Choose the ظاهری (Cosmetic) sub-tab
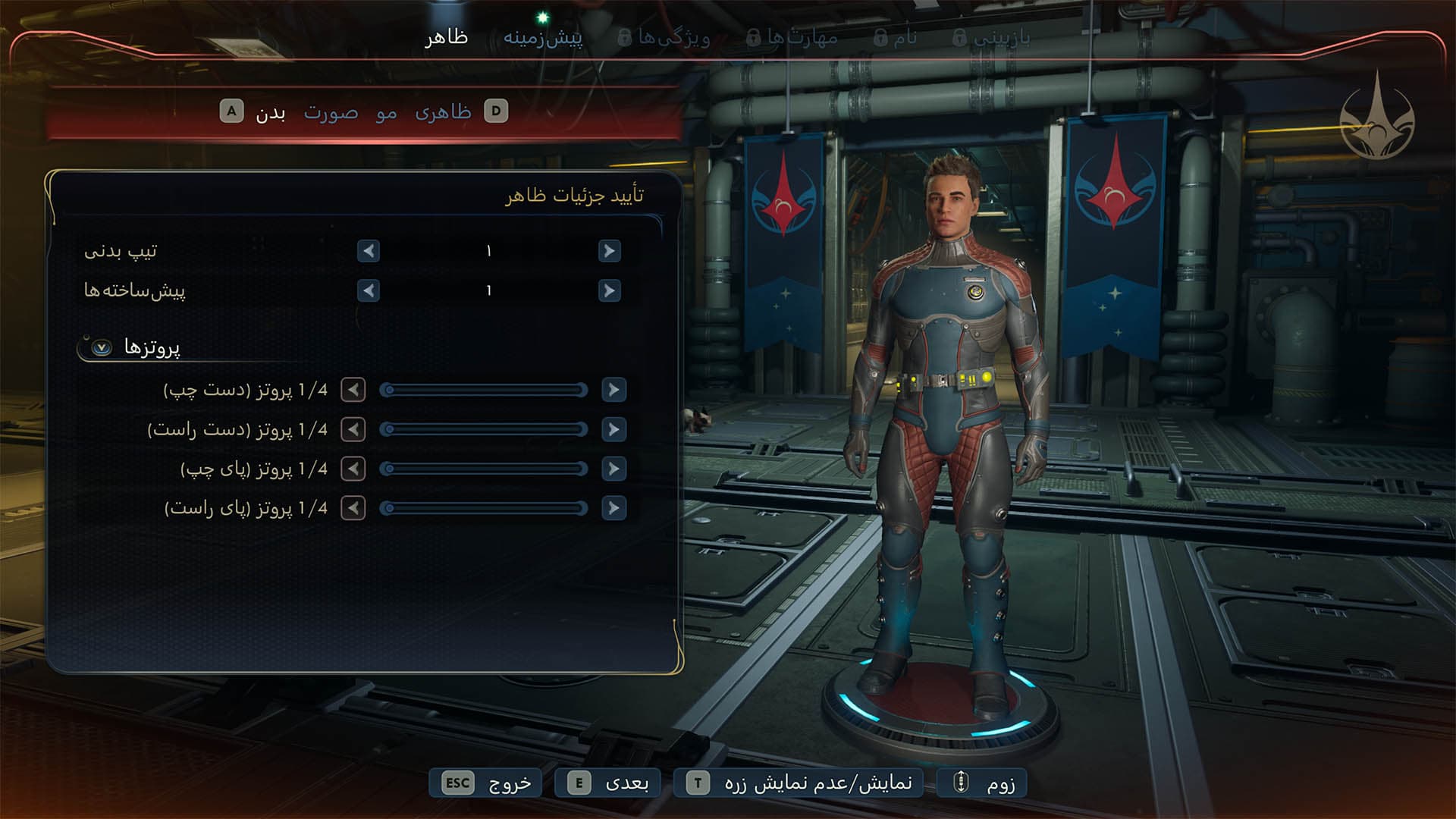Viewport: 1456px width, 819px height. 443,113
